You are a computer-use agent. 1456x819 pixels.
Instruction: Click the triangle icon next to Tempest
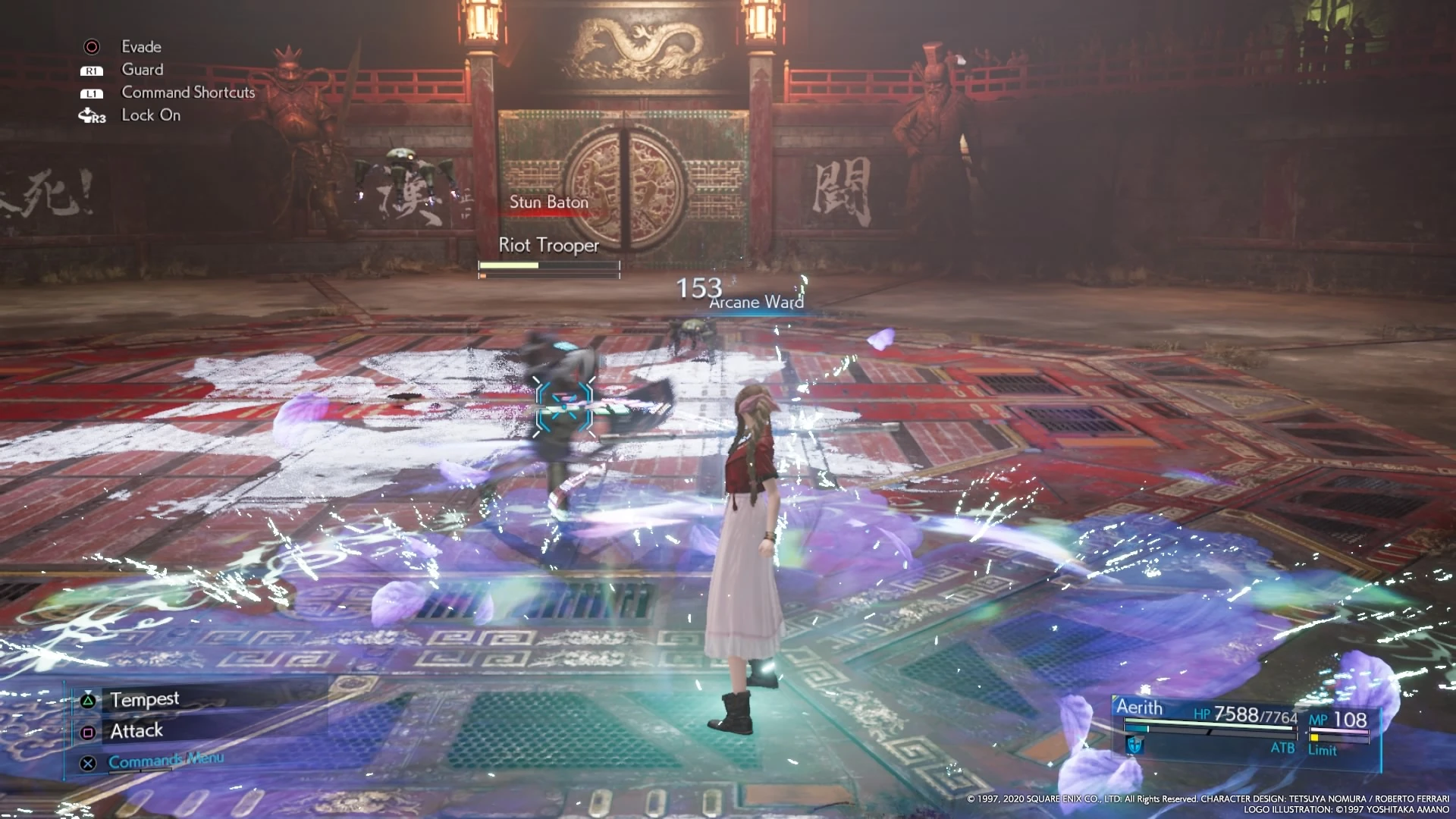coord(86,699)
